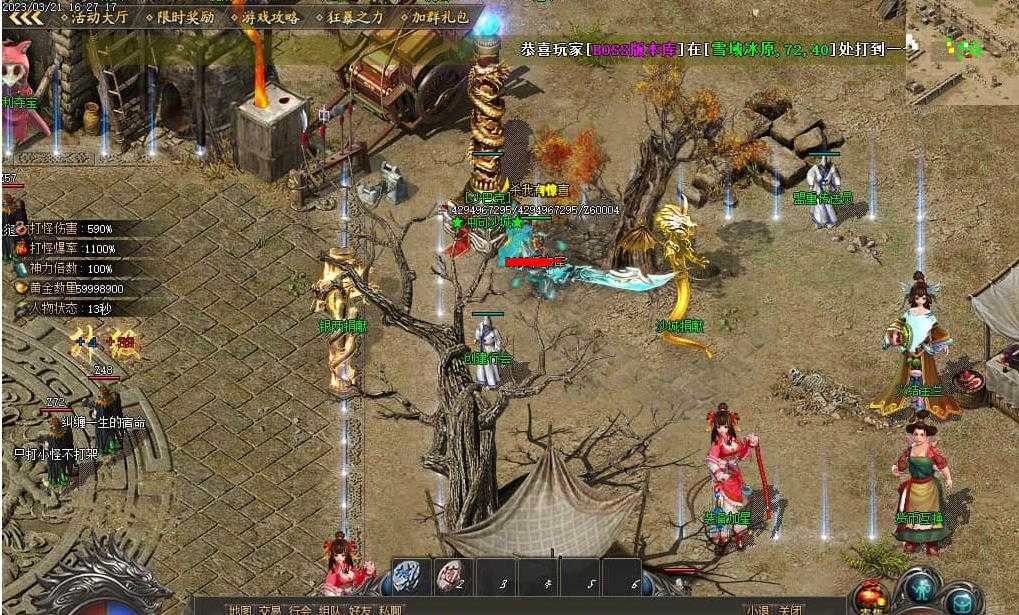The width and height of the screenshot is (1019, 615).
Task: Open the cube-shaped bag round icon
Action: [x=963, y=600]
